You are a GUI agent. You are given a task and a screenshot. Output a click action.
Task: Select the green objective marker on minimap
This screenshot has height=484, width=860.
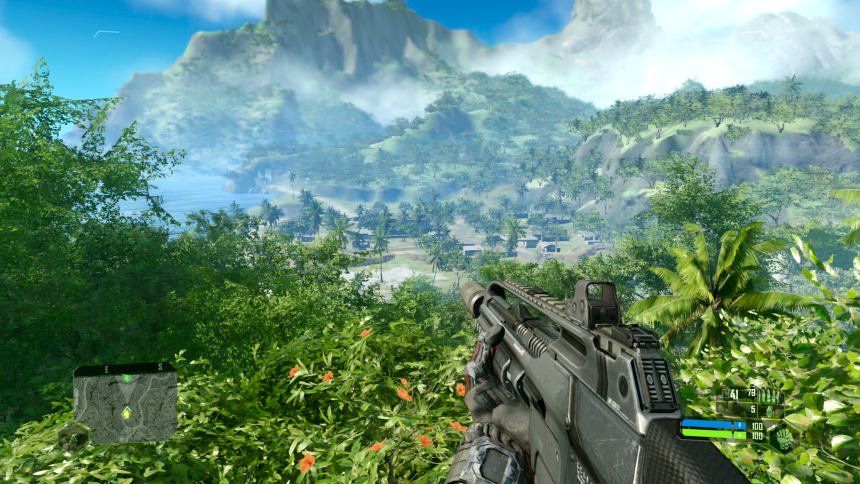[127, 378]
